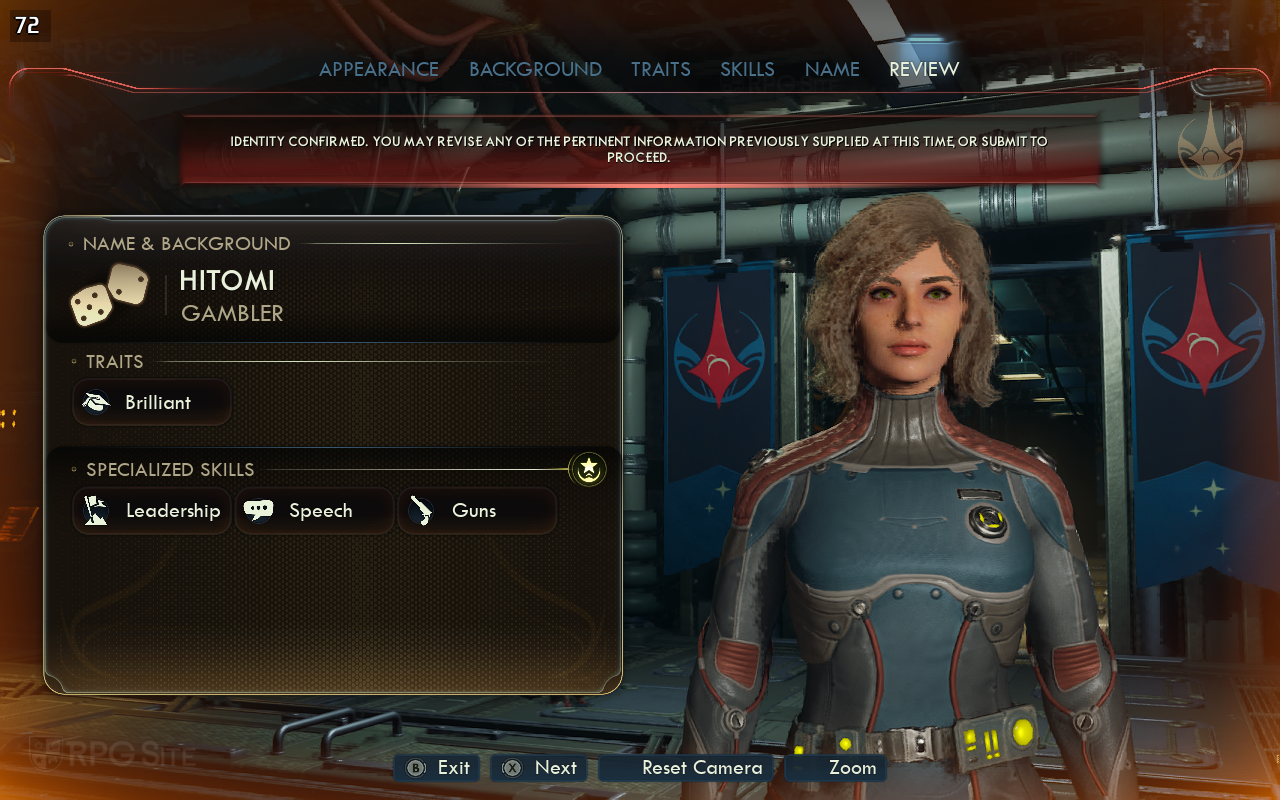Open the Background tab
Image resolution: width=1280 pixels, height=800 pixels.
pyautogui.click(x=535, y=69)
